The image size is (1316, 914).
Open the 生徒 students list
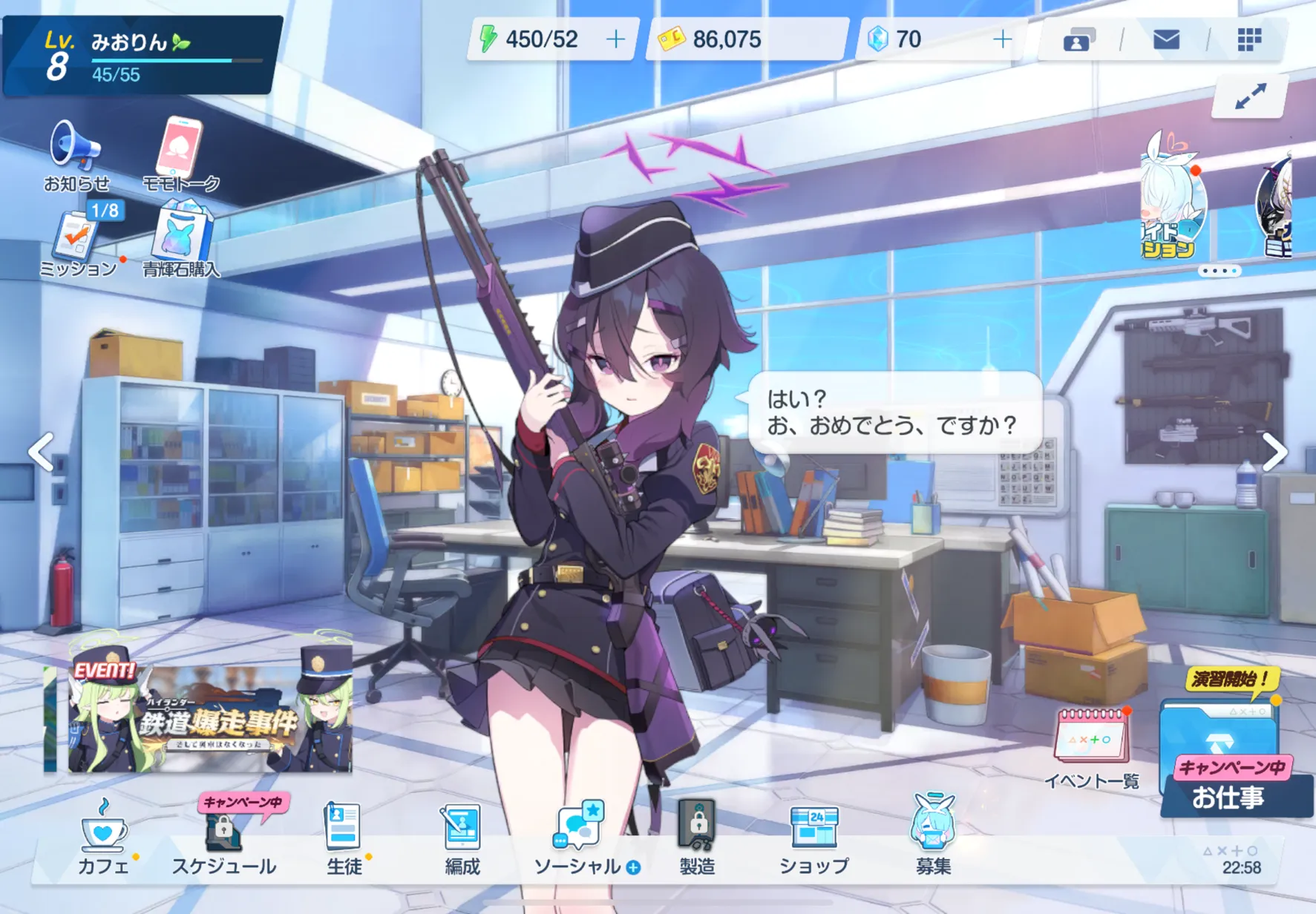(x=343, y=835)
